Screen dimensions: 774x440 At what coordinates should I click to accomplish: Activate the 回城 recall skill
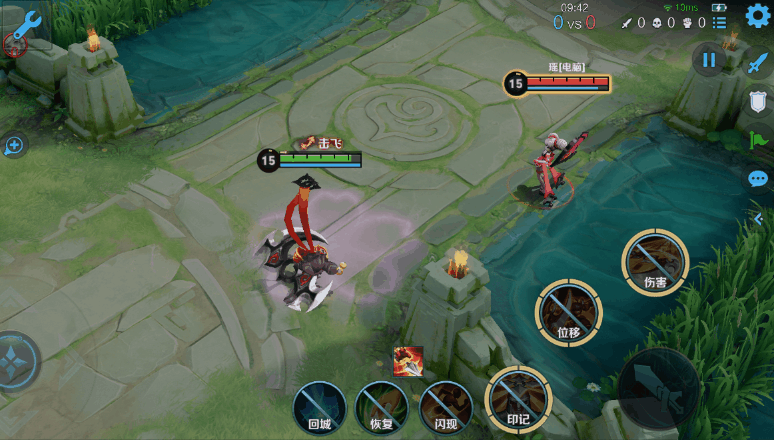click(319, 408)
